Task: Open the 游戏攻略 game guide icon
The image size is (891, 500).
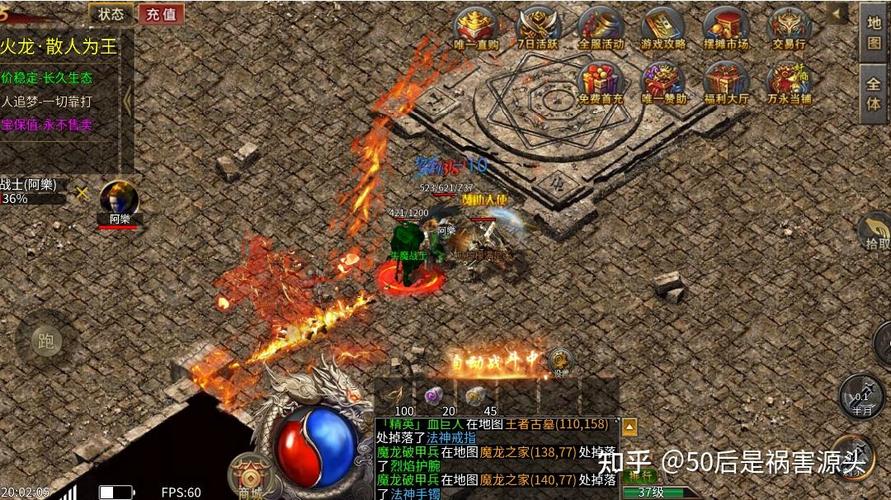Action: pyautogui.click(x=662, y=28)
